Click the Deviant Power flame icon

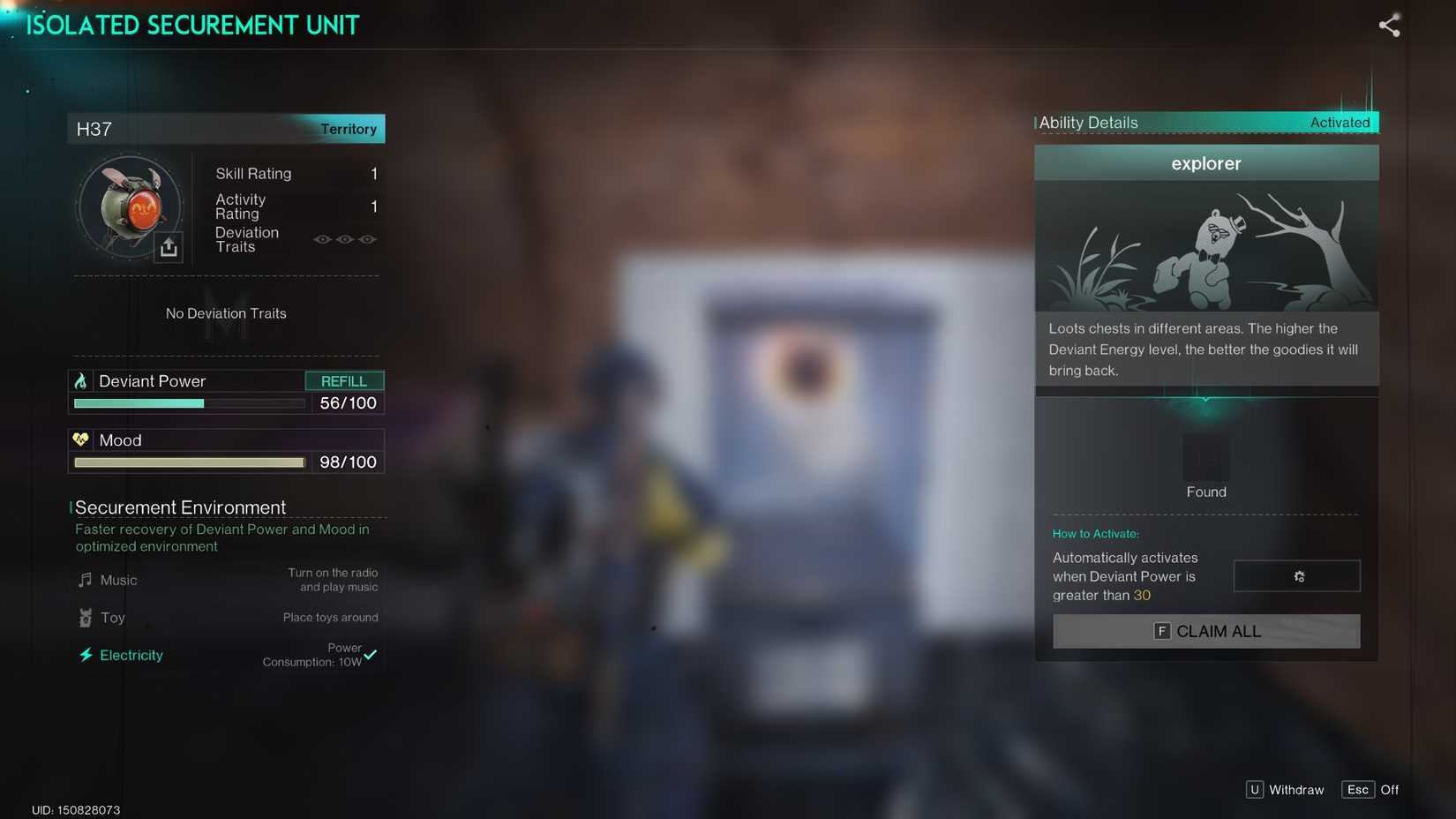(81, 380)
